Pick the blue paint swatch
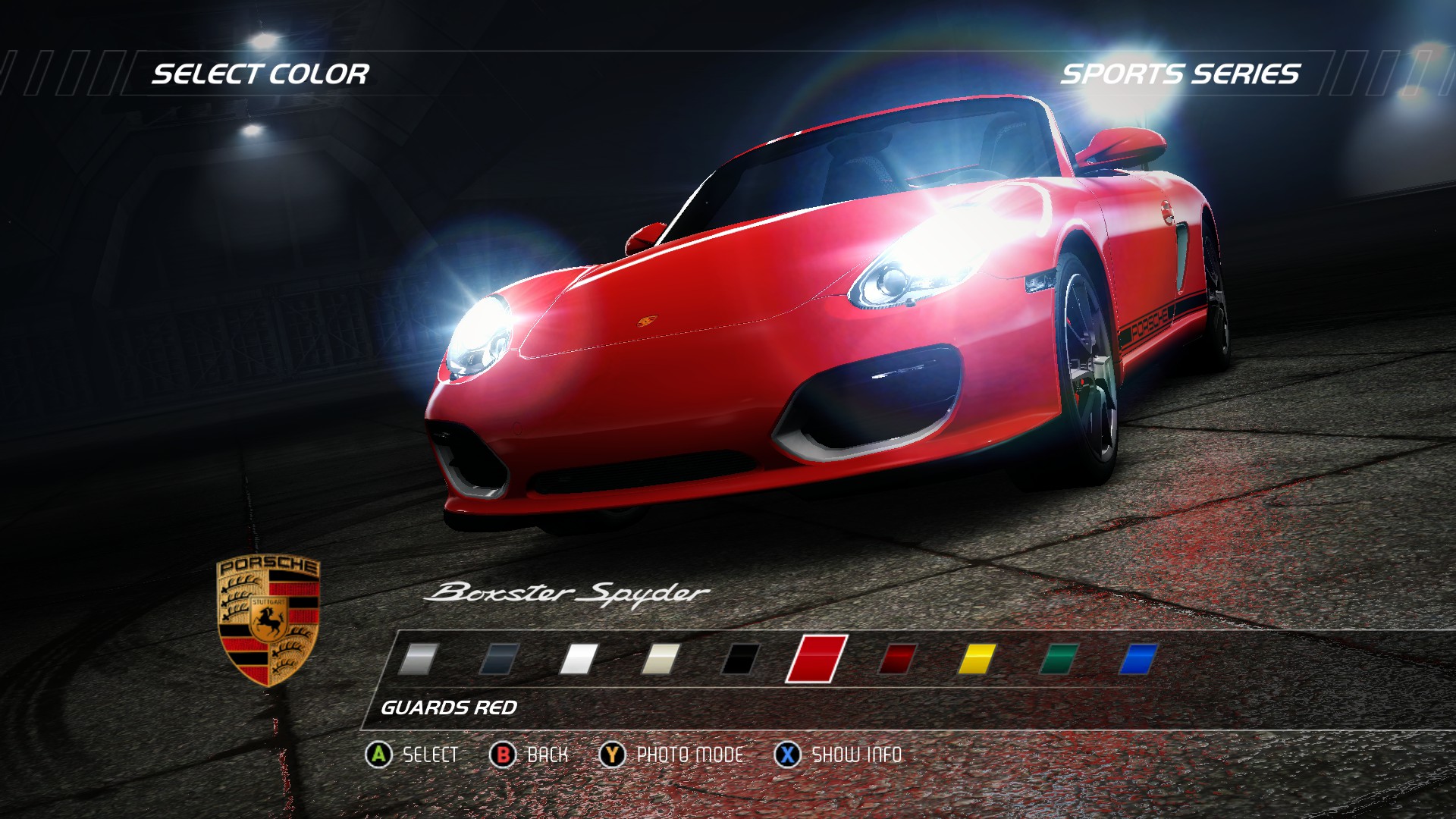The width and height of the screenshot is (1456, 819). [1138, 659]
